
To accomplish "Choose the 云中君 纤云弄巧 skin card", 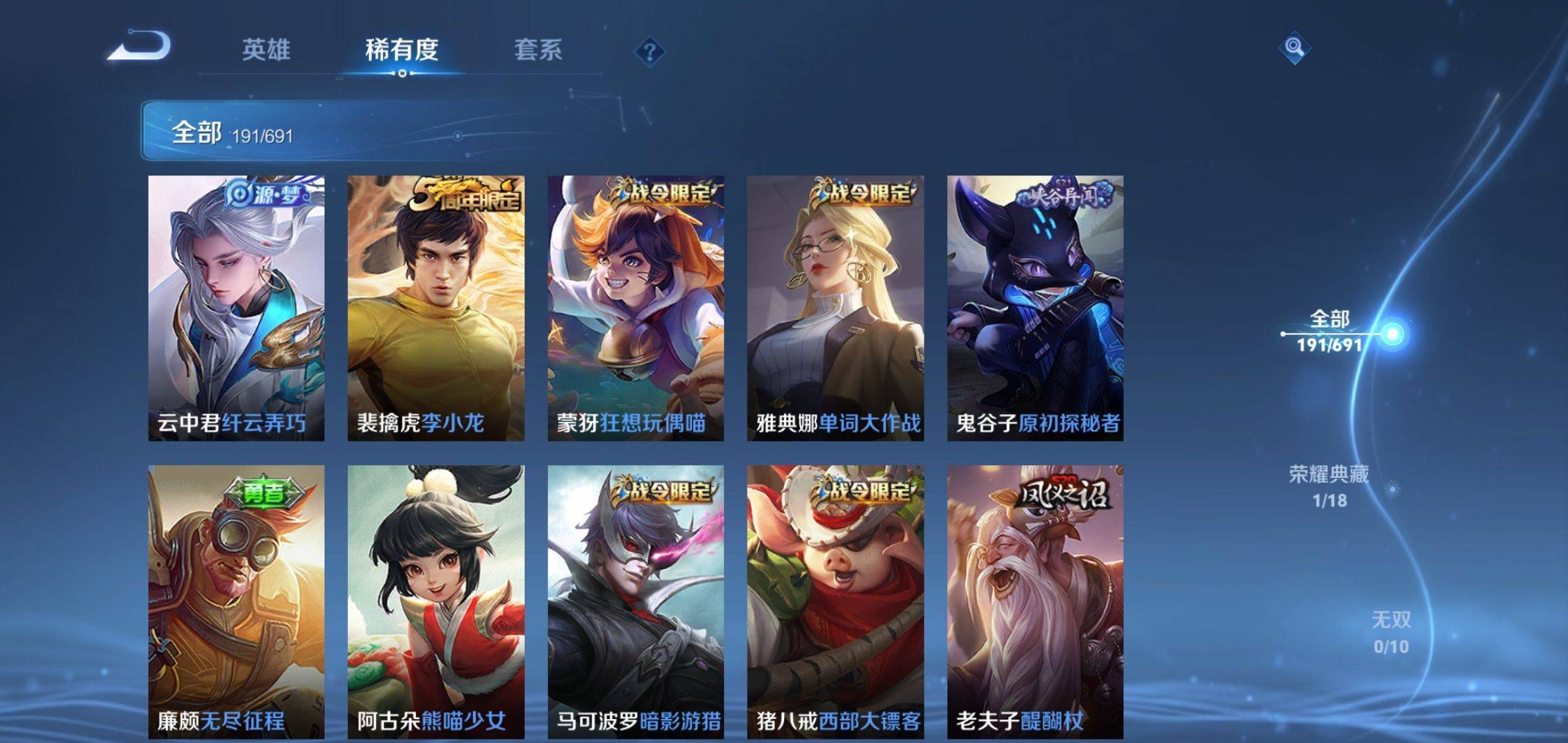I will click(236, 308).
